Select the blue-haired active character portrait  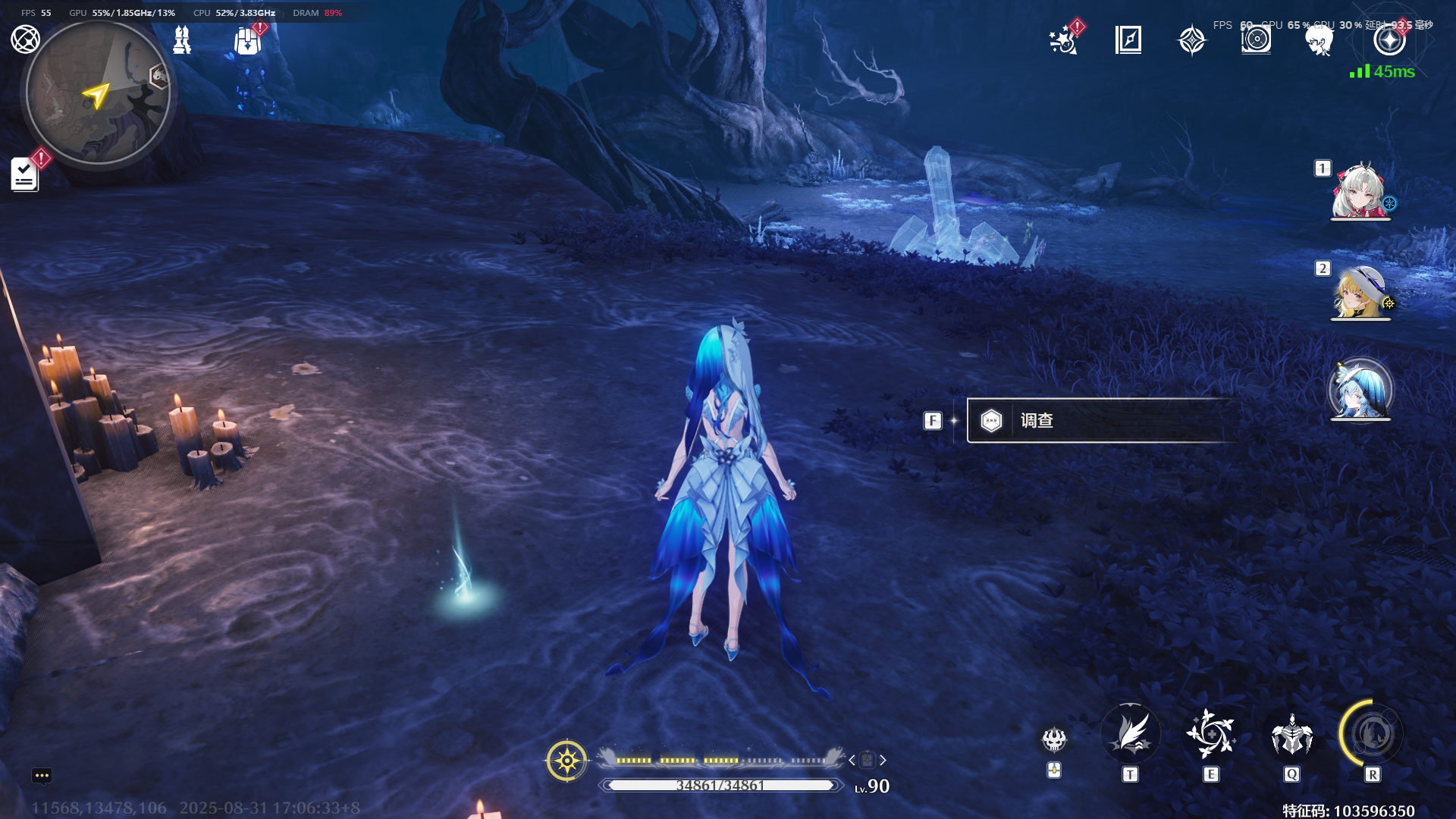pos(1360,391)
